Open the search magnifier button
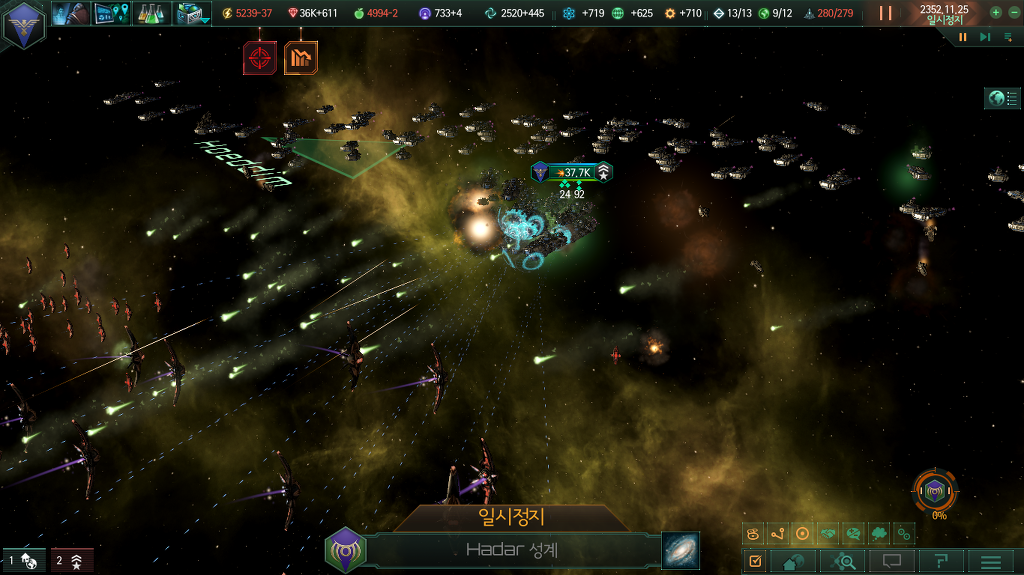Screen dimensions: 1024x575 (843, 562)
